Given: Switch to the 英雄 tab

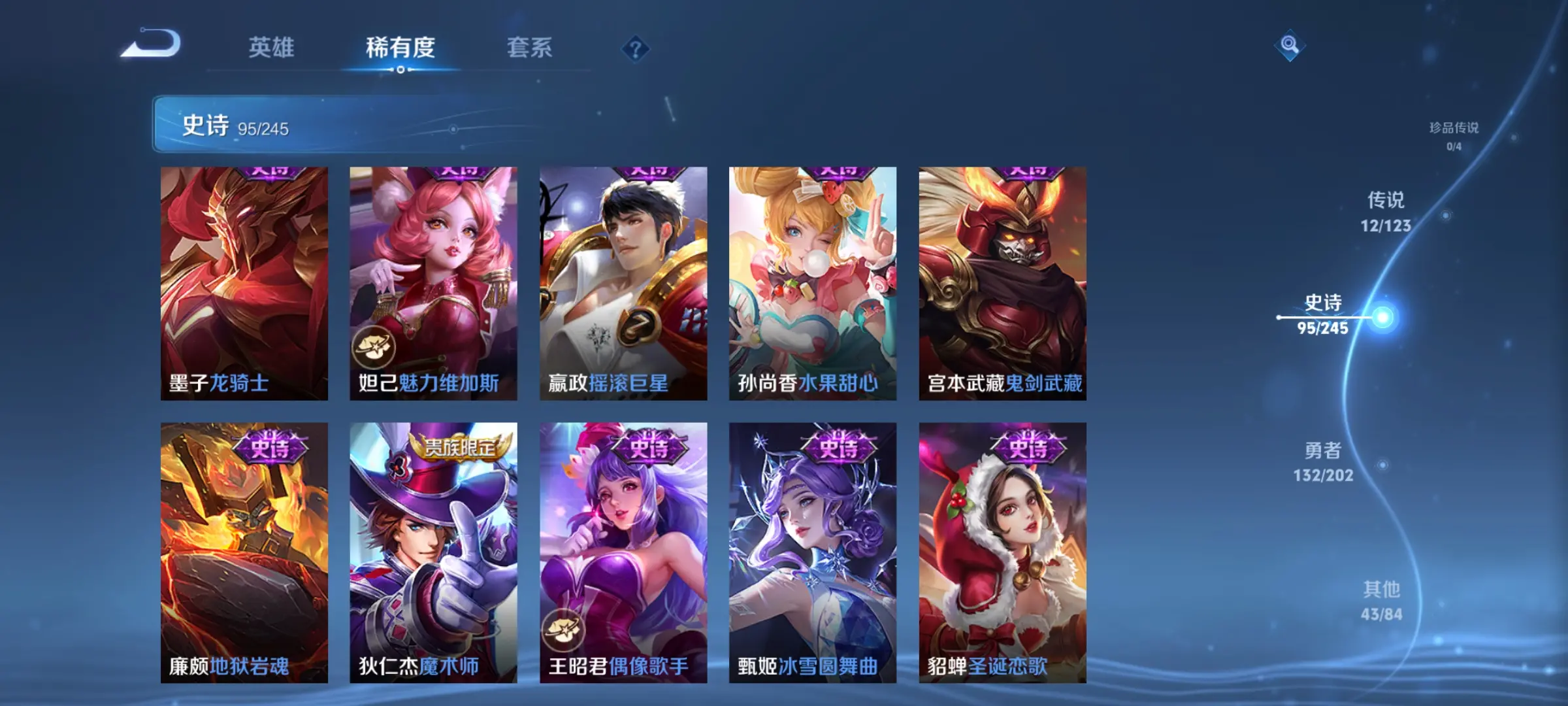Looking at the screenshot, I should (x=271, y=48).
